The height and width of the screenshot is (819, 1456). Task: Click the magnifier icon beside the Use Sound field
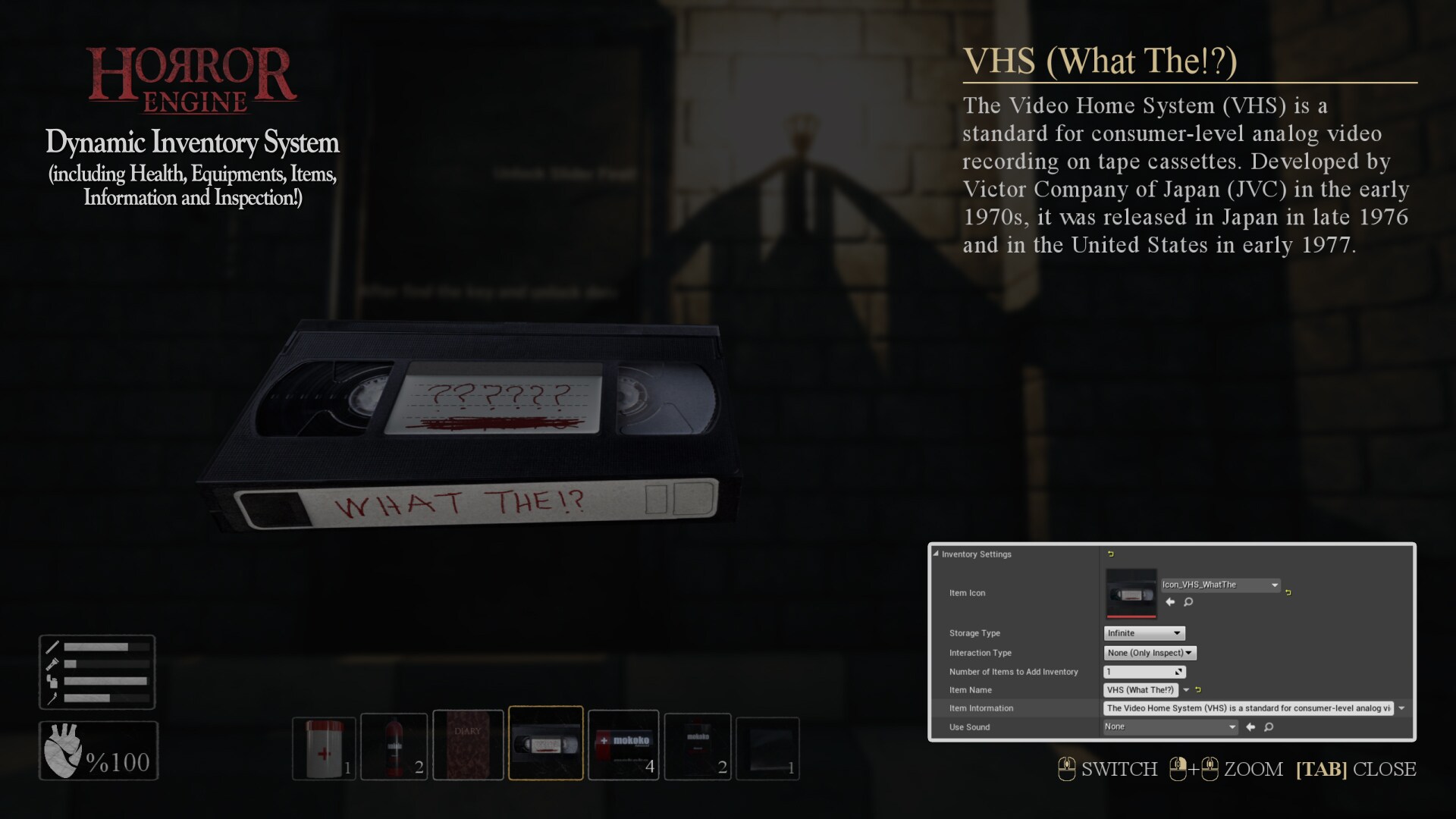click(x=1269, y=727)
